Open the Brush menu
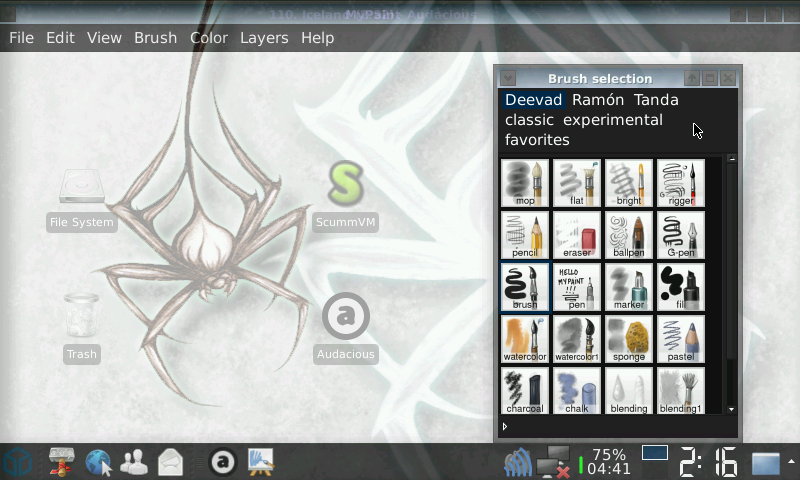This screenshot has height=480, width=800. tap(155, 38)
